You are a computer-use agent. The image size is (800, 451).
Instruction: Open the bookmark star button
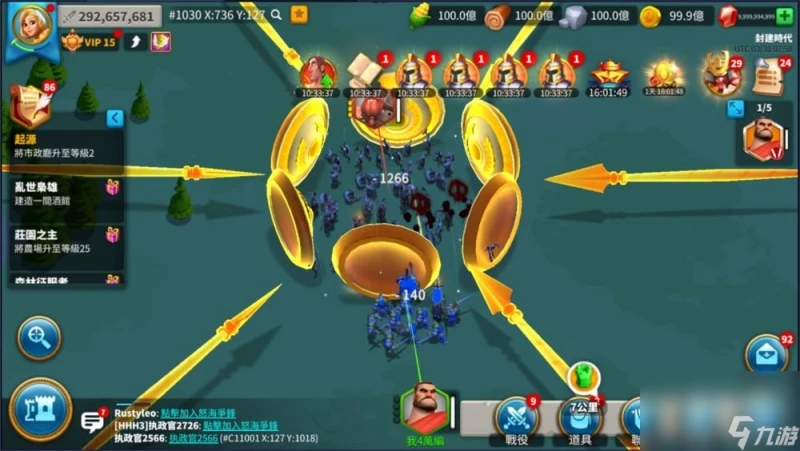299,15
